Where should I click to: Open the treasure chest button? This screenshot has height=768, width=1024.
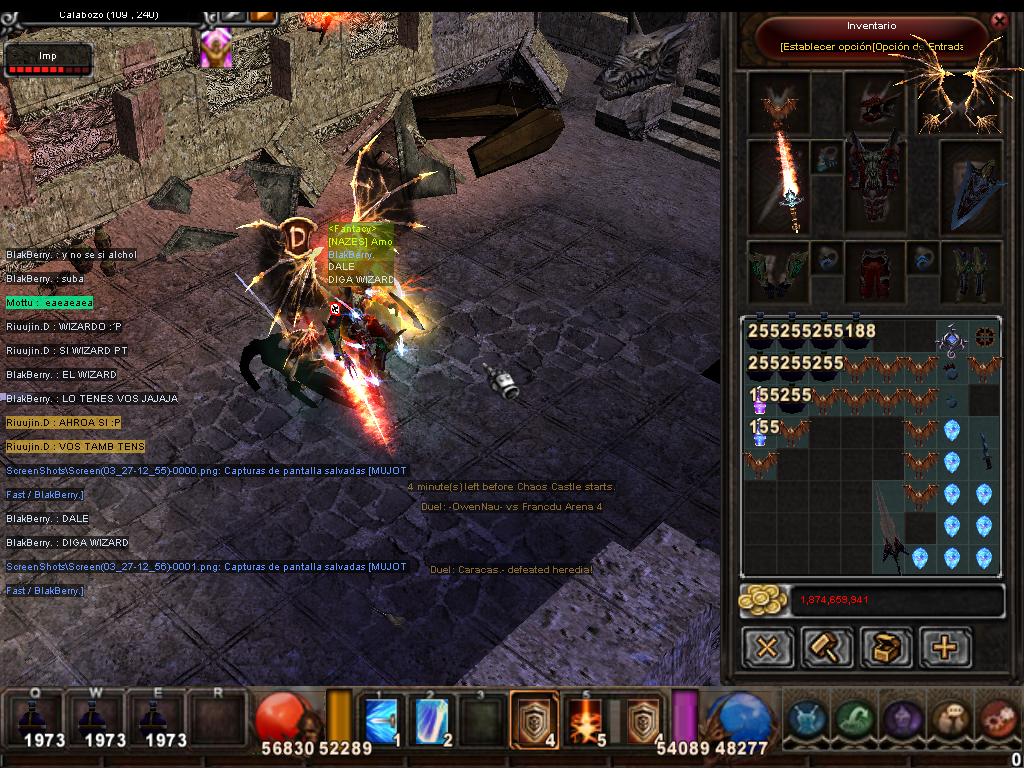[886, 647]
